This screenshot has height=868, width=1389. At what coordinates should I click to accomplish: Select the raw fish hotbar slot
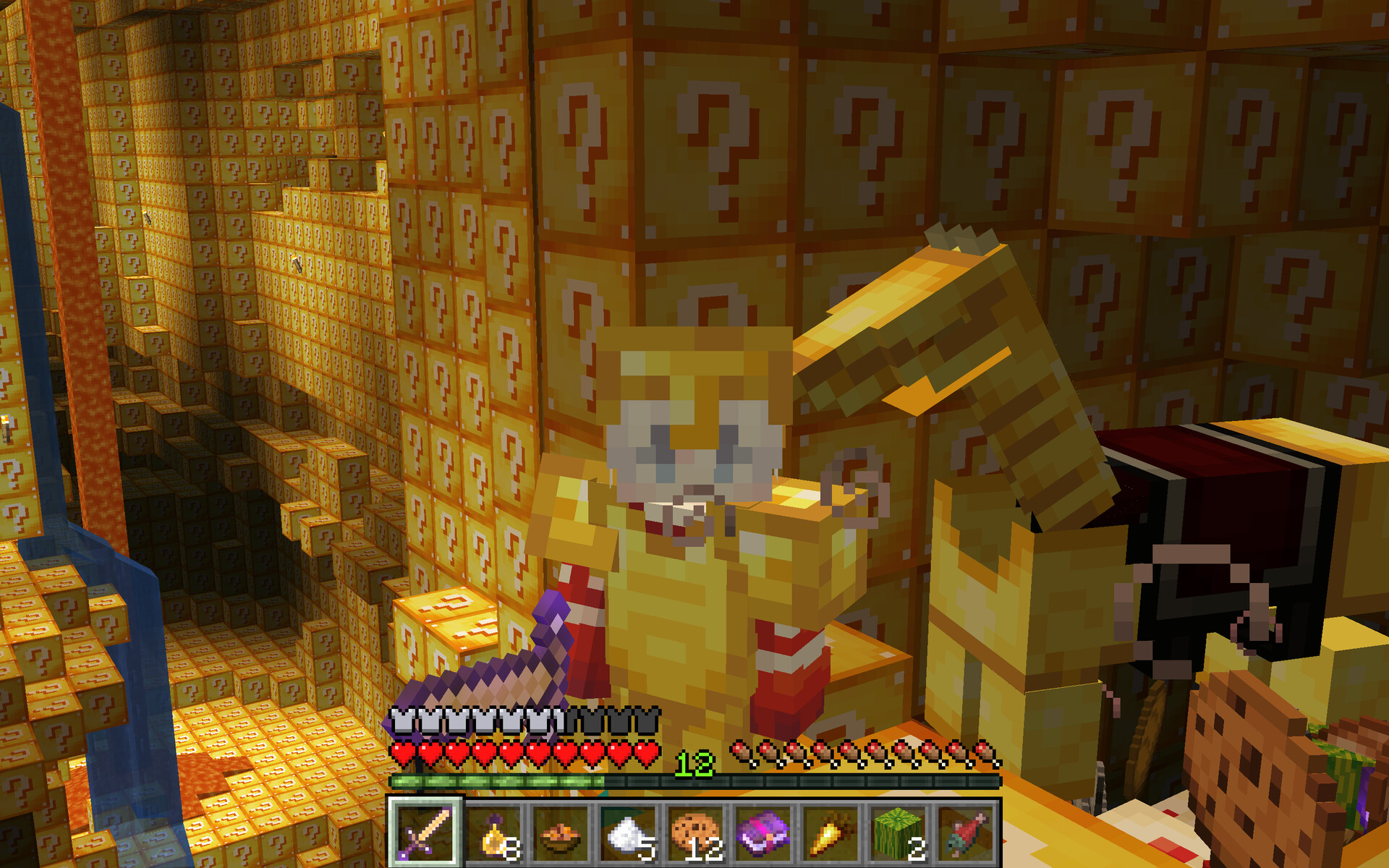coord(965,832)
